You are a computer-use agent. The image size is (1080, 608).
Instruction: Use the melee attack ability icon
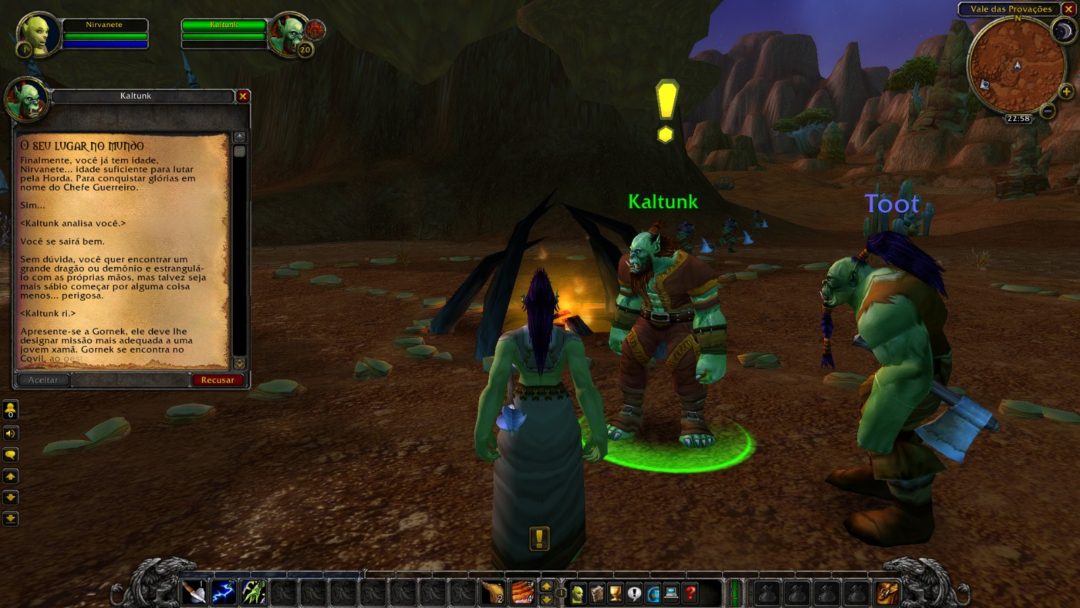point(194,592)
